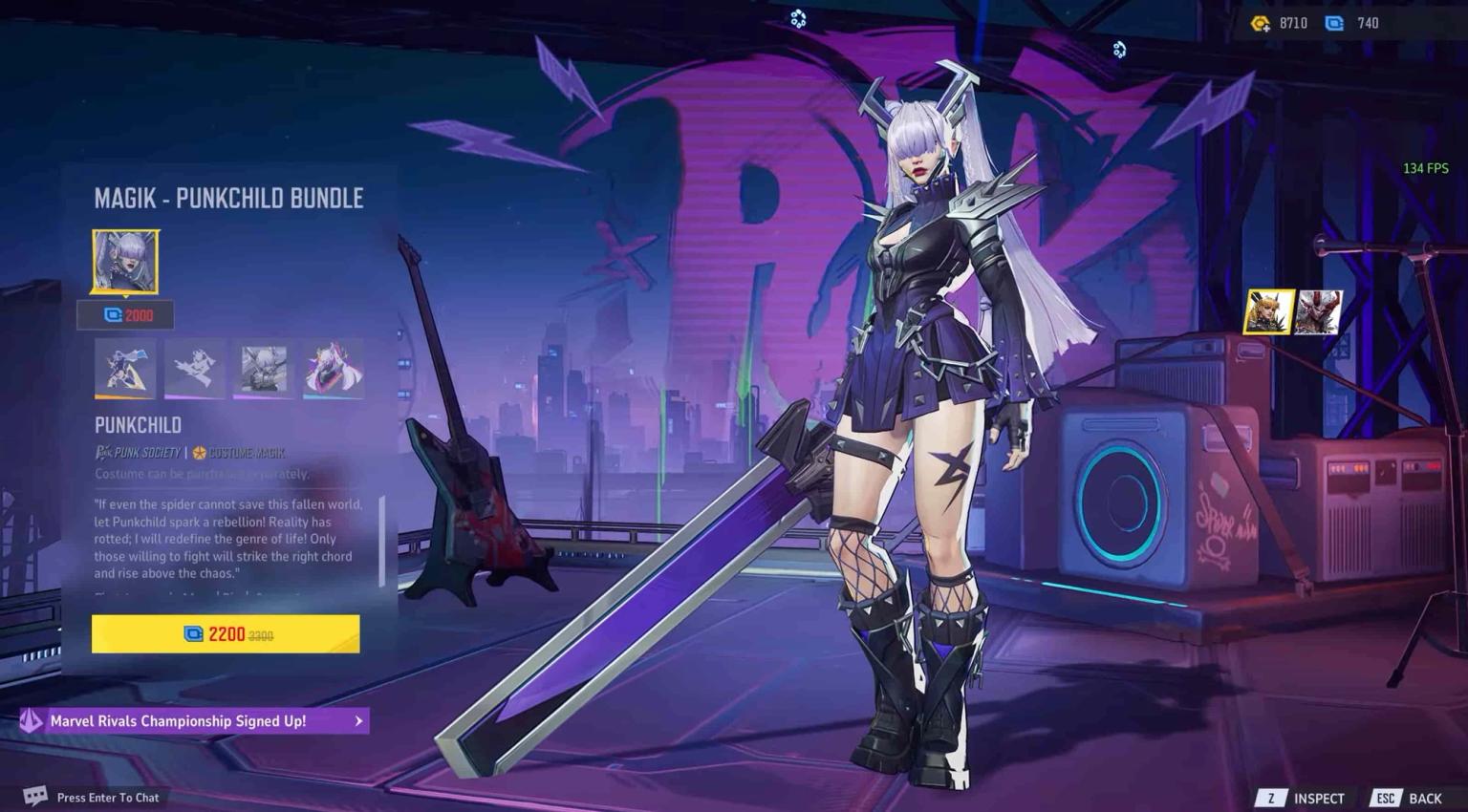The height and width of the screenshot is (812, 1468).
Task: Click the blue Units currency icon showing 740
Action: point(1333,22)
